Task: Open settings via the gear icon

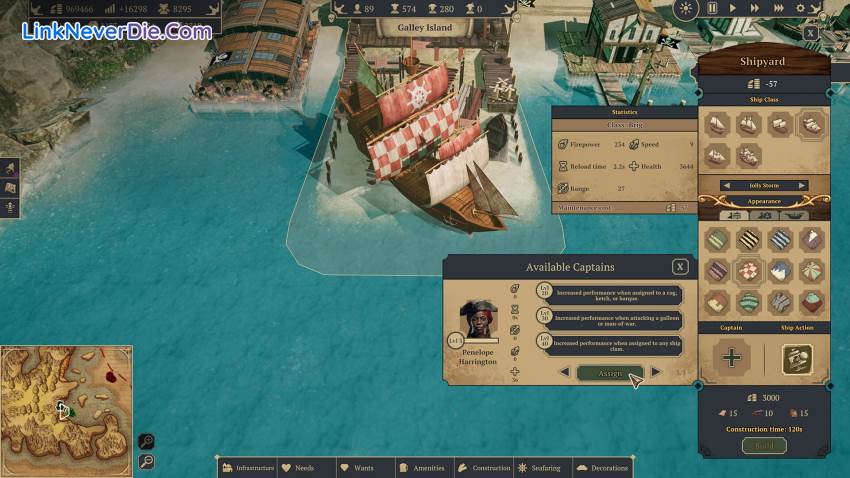Action: click(800, 8)
